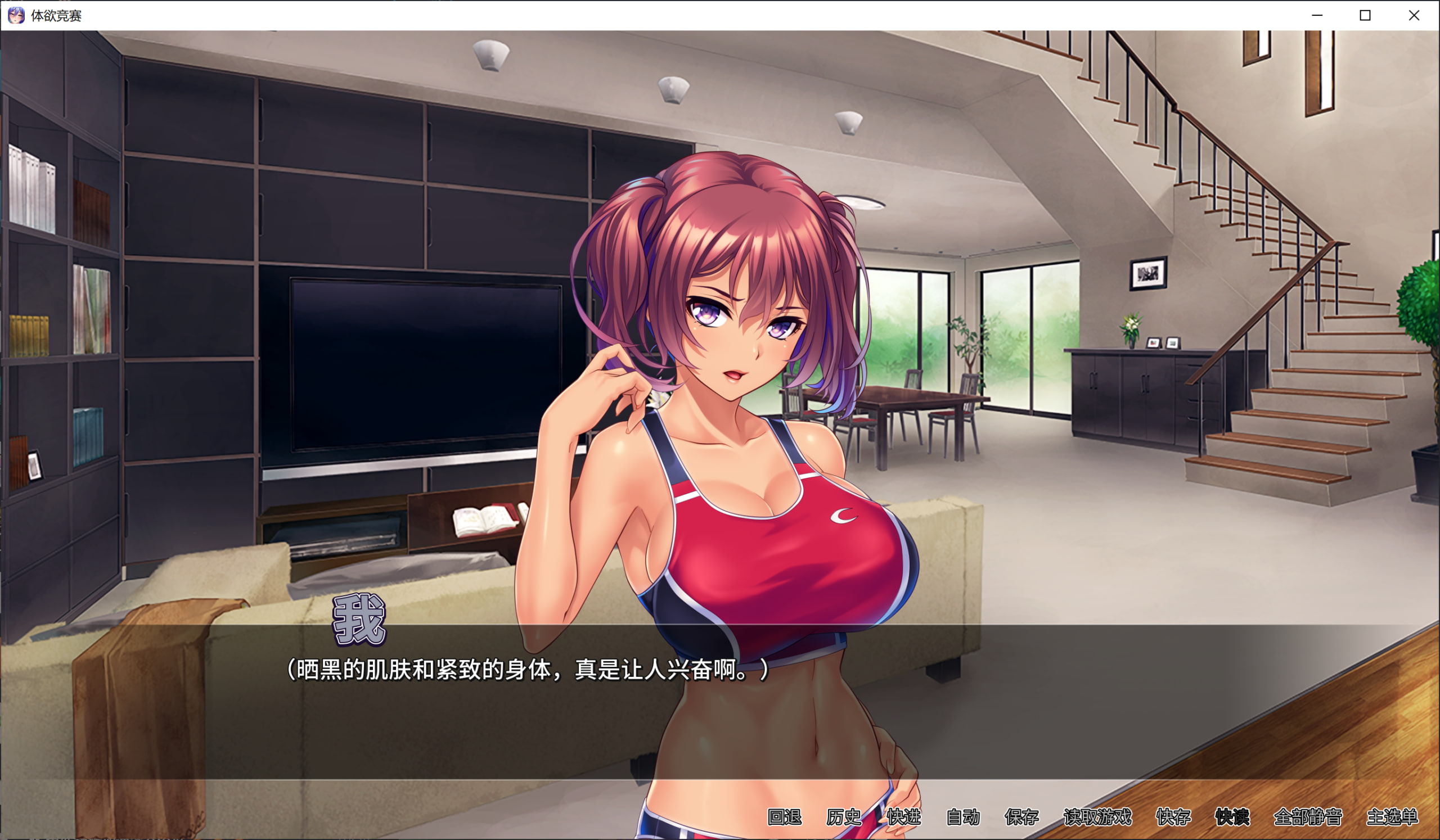Open the 保存 save screen

(x=1021, y=816)
